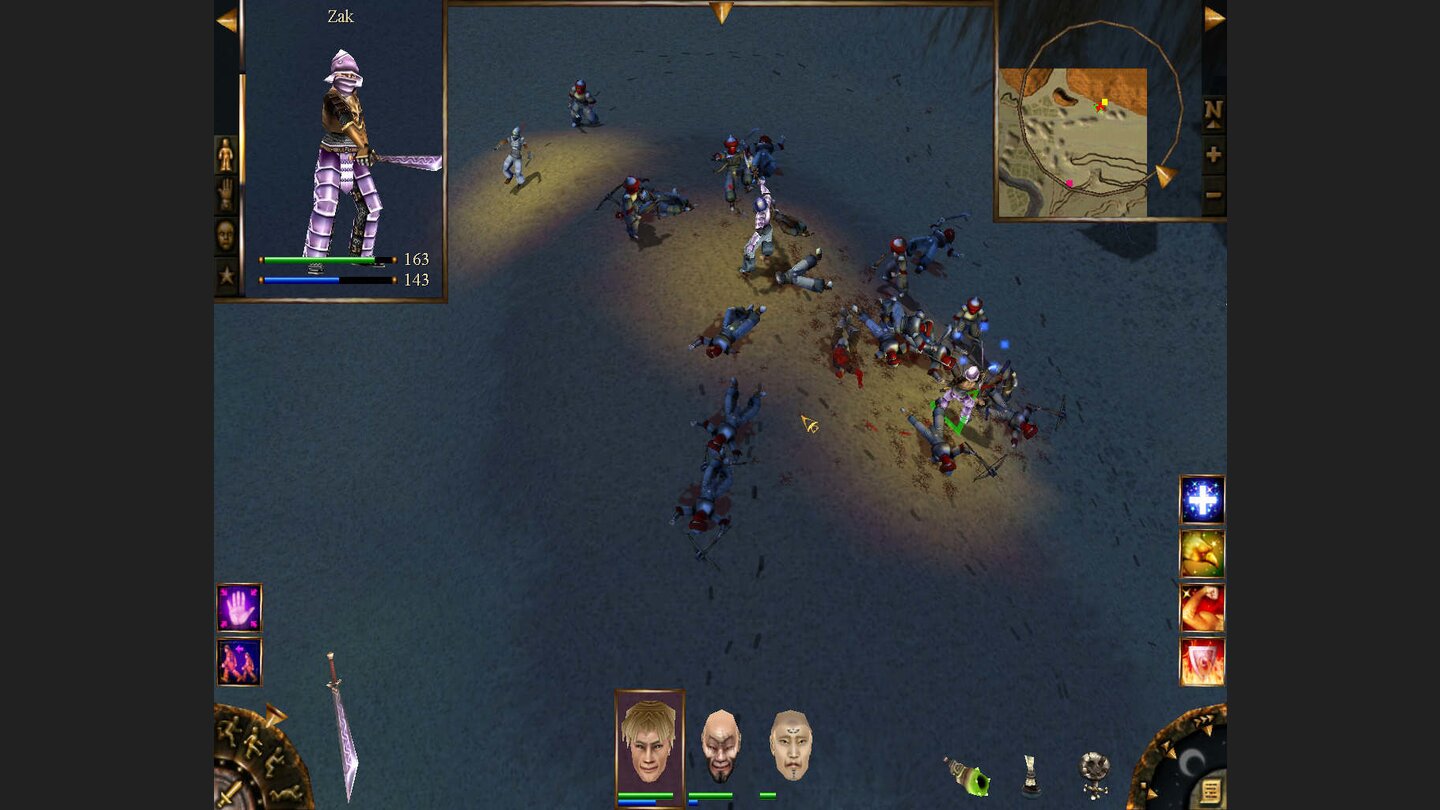Image resolution: width=1440 pixels, height=810 pixels.
Task: Open the skills panel via the star icon
Action: (225, 272)
